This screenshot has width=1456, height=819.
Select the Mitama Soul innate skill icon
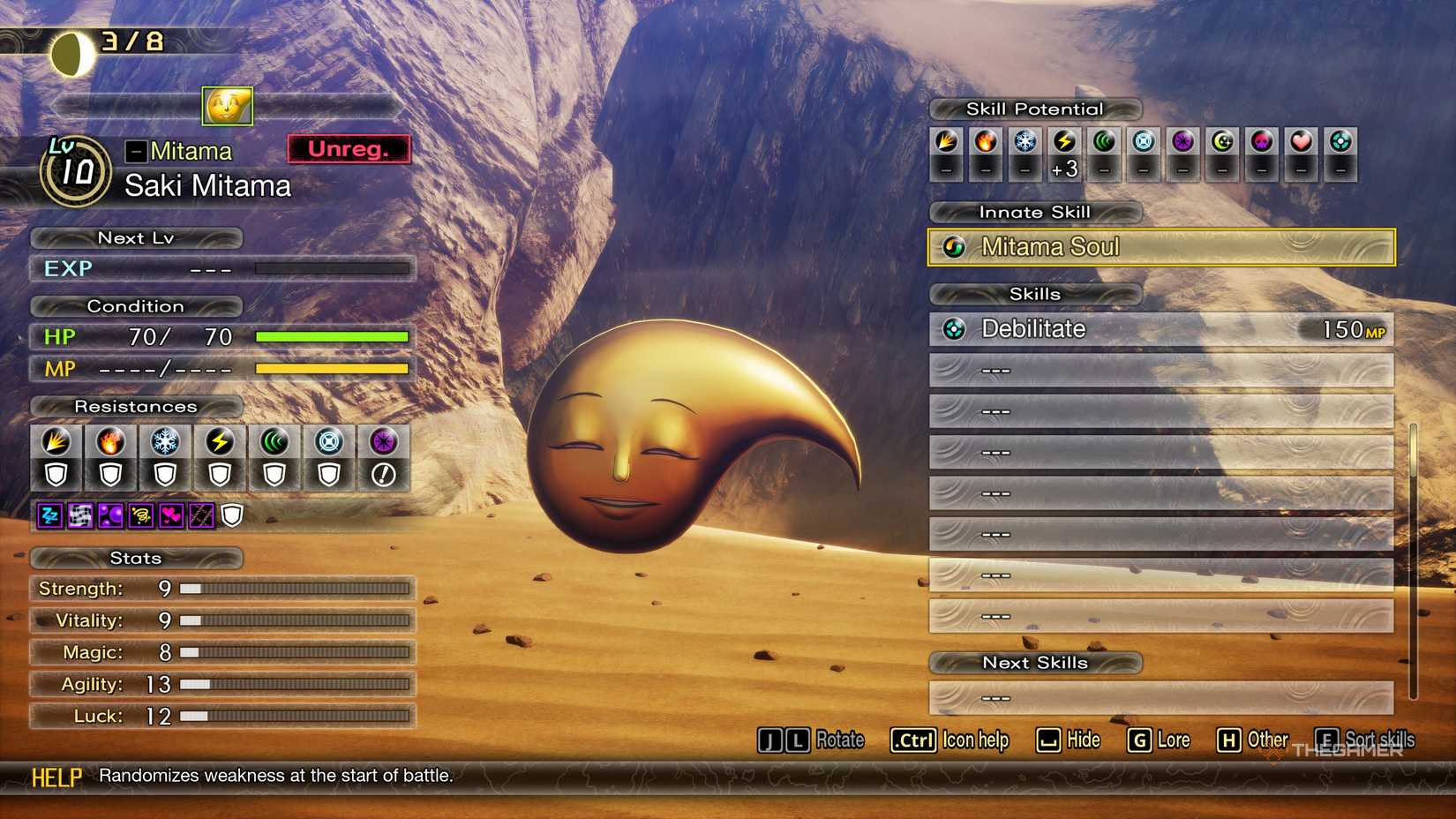pos(953,247)
